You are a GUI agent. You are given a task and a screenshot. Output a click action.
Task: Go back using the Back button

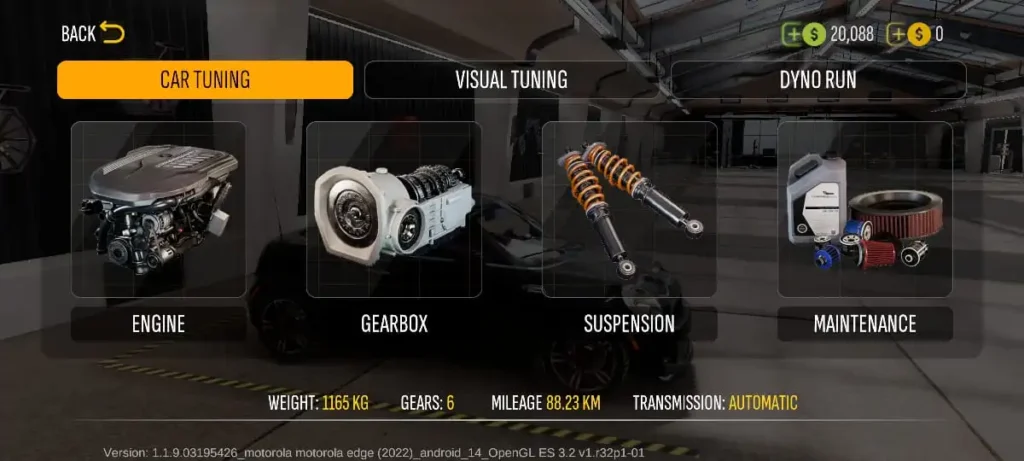point(92,33)
